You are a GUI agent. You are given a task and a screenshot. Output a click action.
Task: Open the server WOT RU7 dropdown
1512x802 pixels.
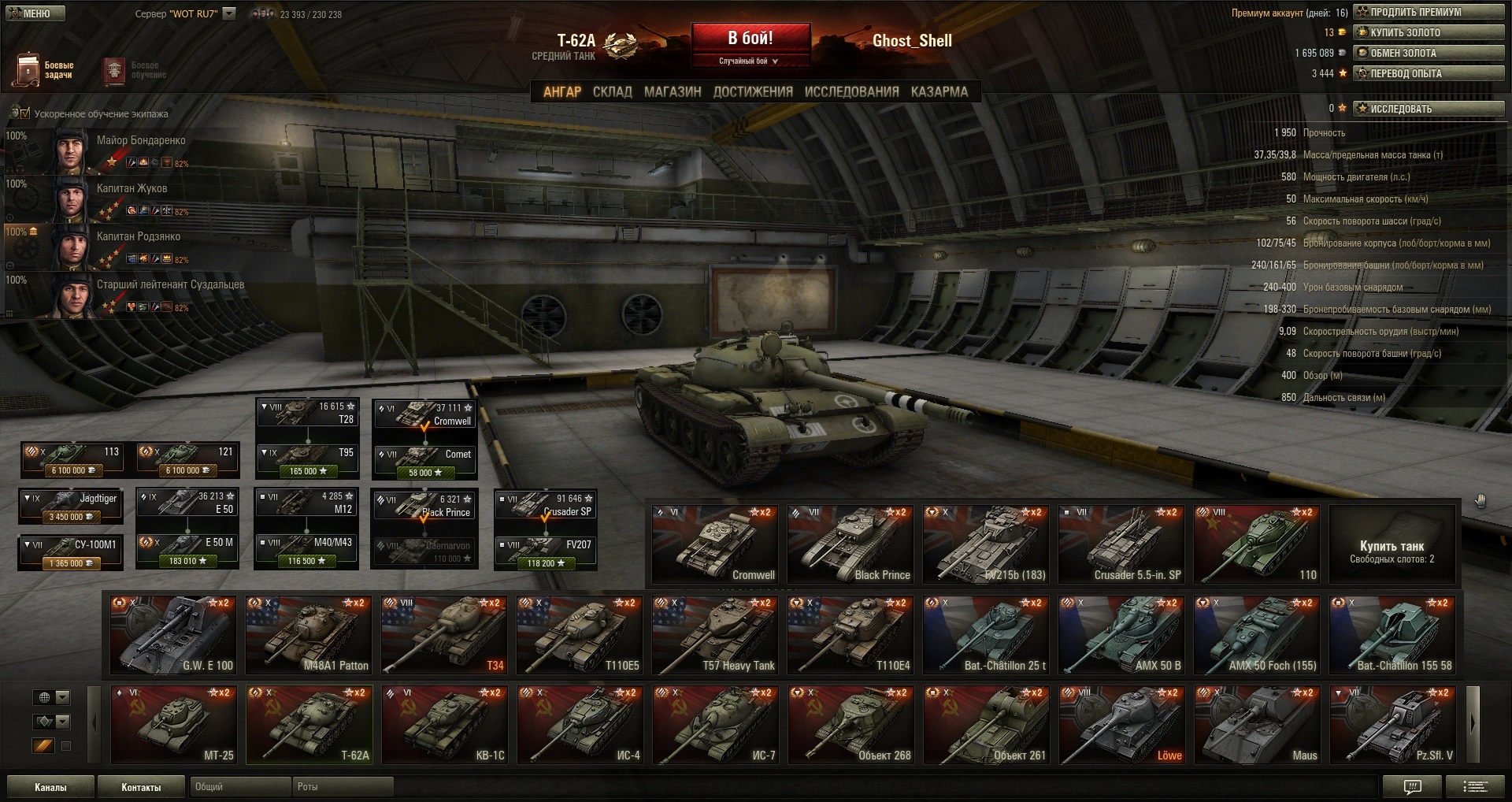[x=229, y=13]
